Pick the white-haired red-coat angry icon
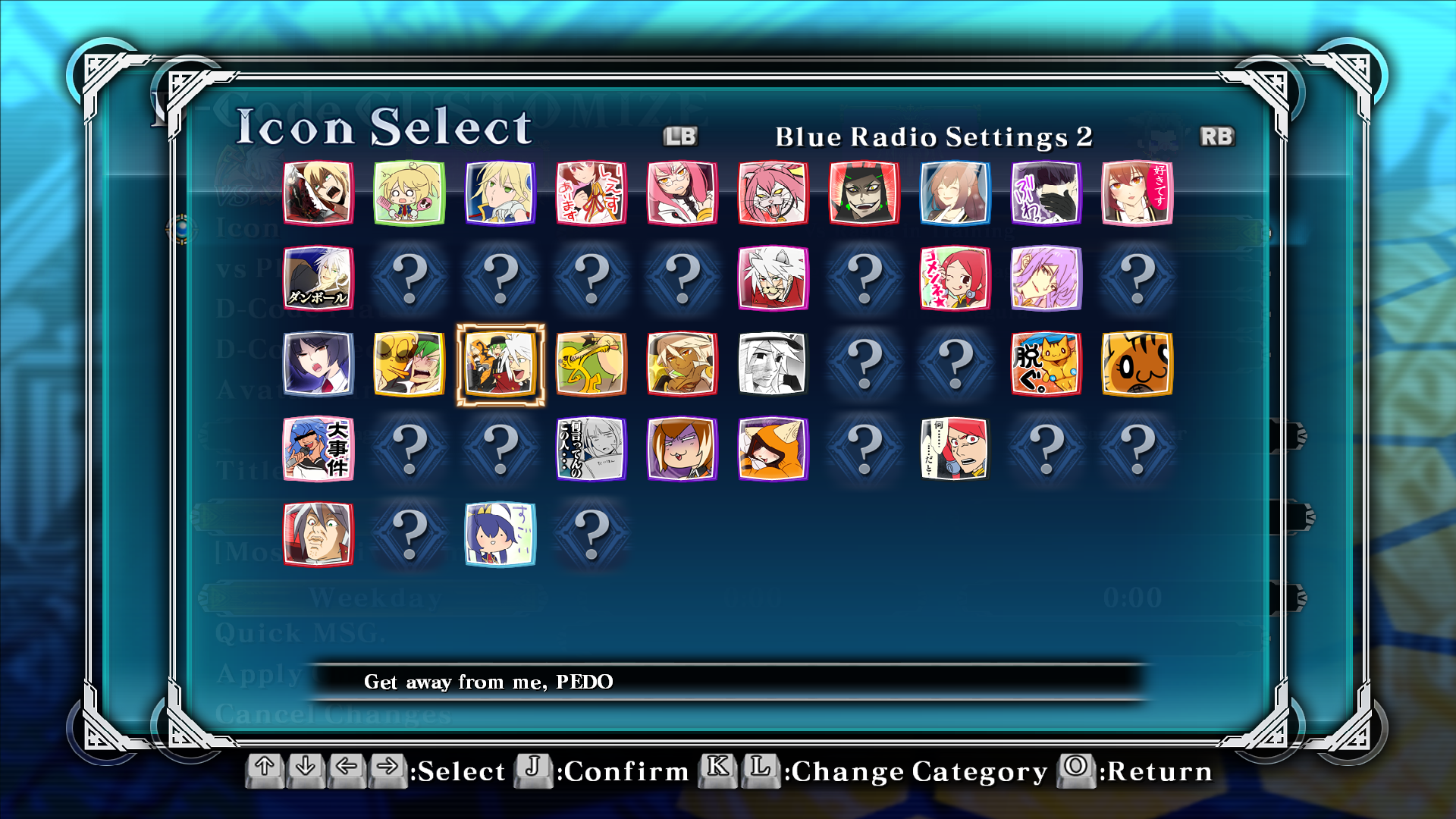 click(773, 278)
